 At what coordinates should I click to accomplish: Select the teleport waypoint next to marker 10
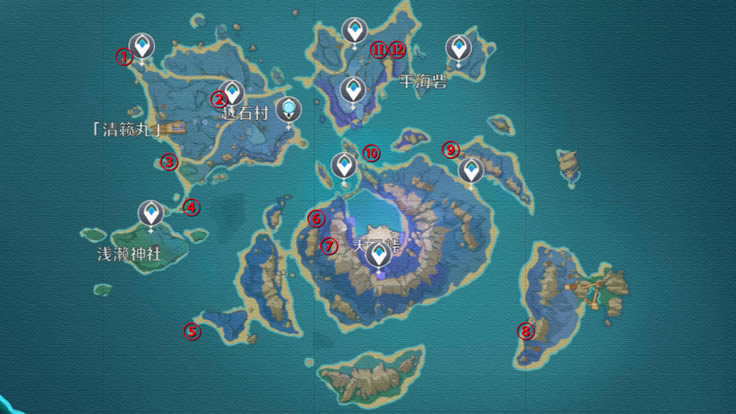pos(344,166)
